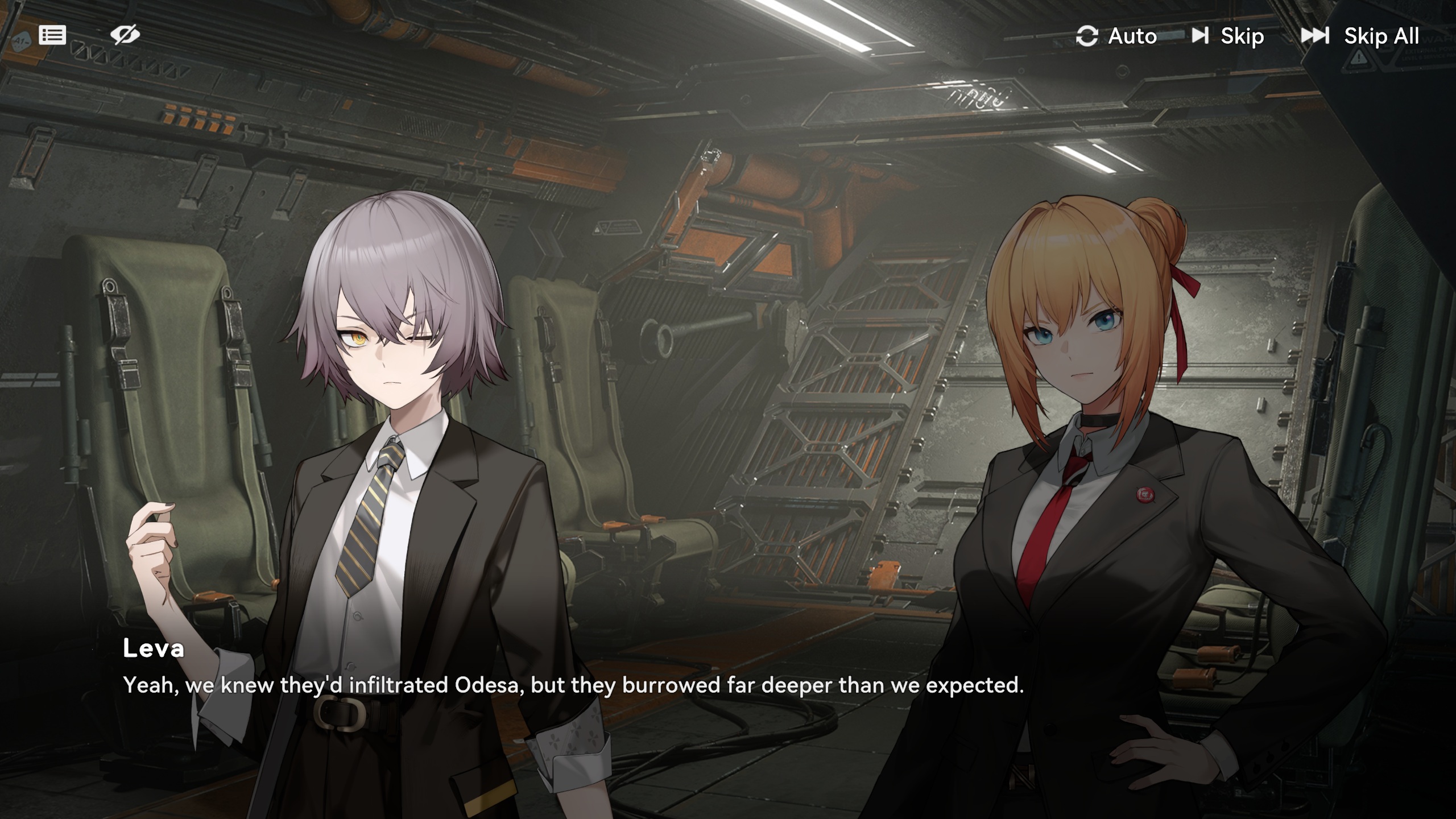Open the dialogue log list icon

click(x=52, y=35)
